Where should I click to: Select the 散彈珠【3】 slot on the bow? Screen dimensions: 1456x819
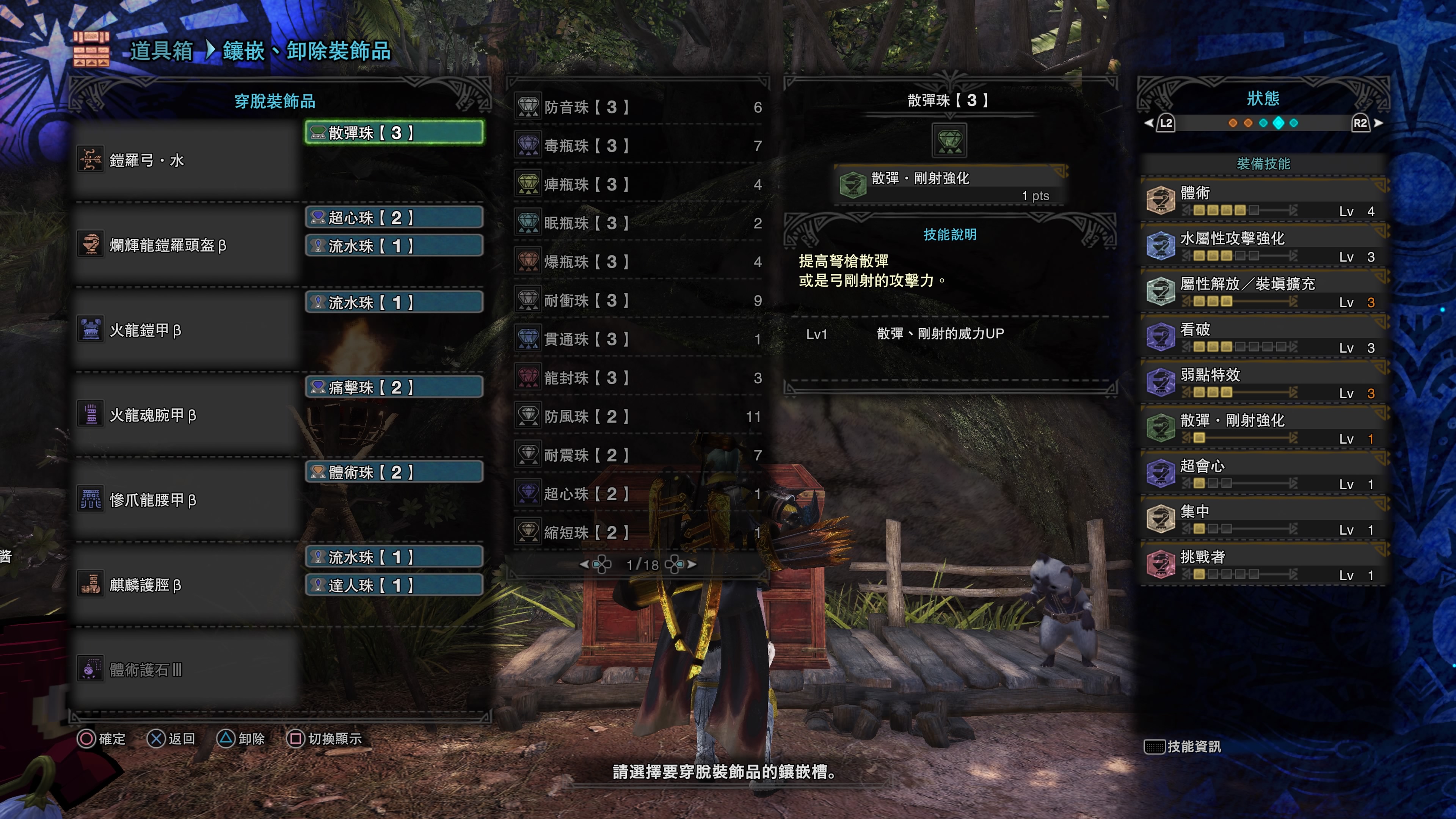[394, 133]
